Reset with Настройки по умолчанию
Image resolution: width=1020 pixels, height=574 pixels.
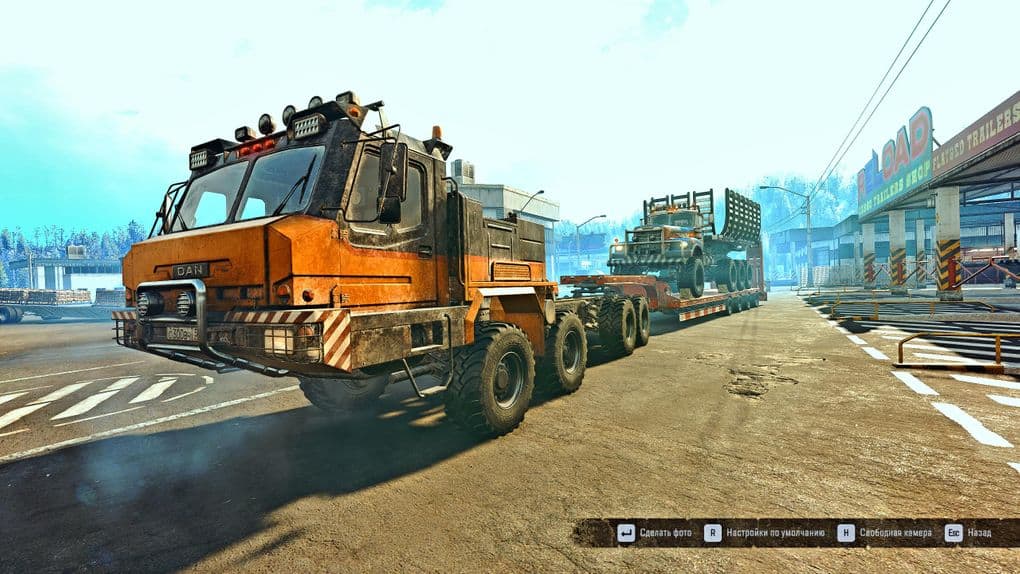[765, 532]
